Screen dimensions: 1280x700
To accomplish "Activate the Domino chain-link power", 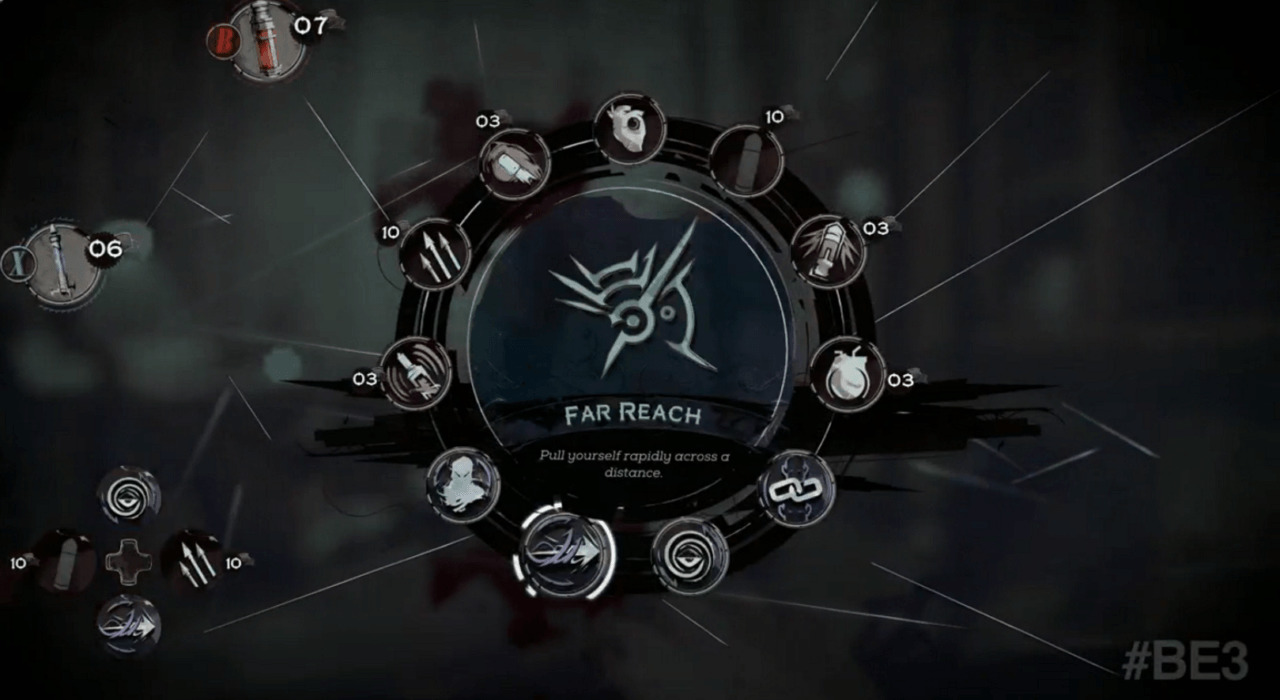I will (796, 489).
